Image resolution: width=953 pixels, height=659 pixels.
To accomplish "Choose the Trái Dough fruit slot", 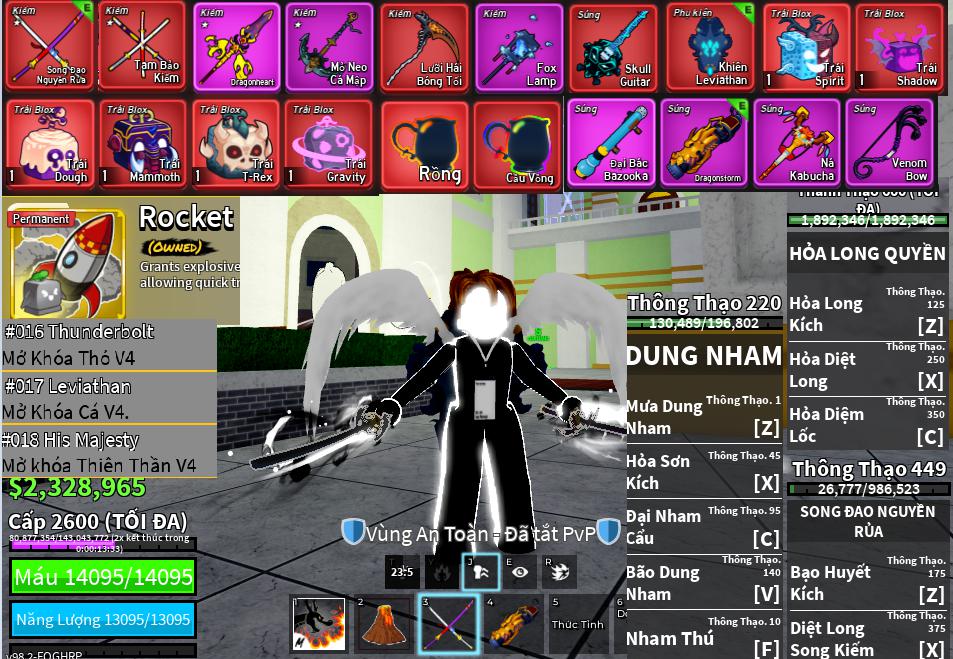I will [x=50, y=142].
